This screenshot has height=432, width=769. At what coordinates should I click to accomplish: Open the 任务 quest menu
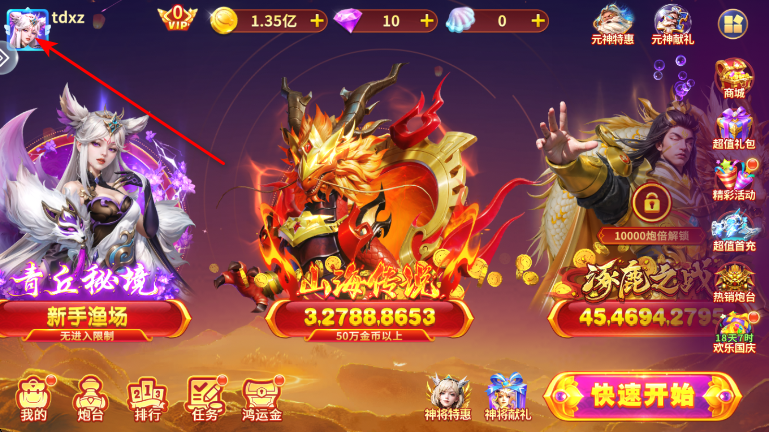click(x=205, y=398)
